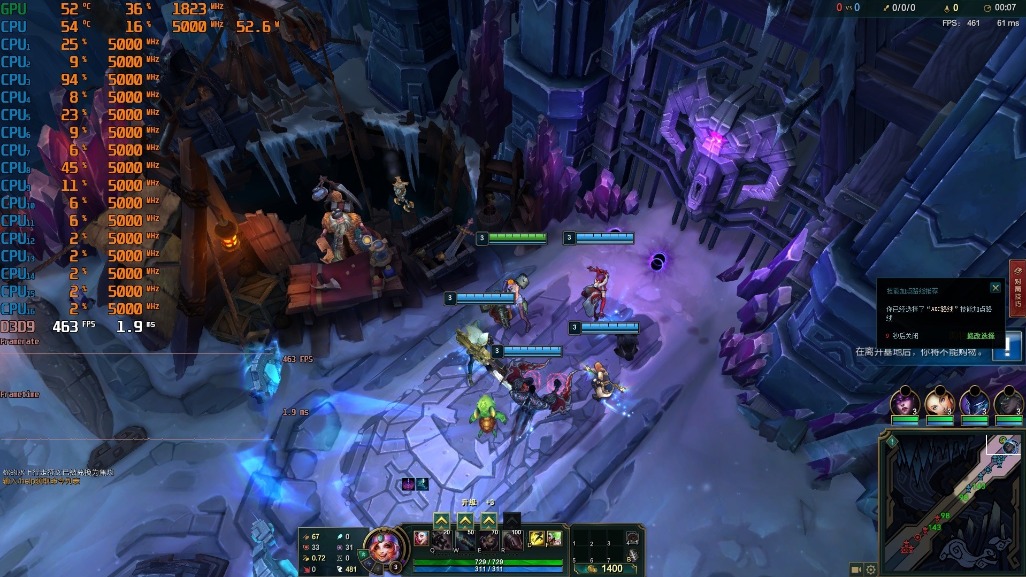Click the champion portrait in the HUD
1026x577 pixels.
click(380, 546)
